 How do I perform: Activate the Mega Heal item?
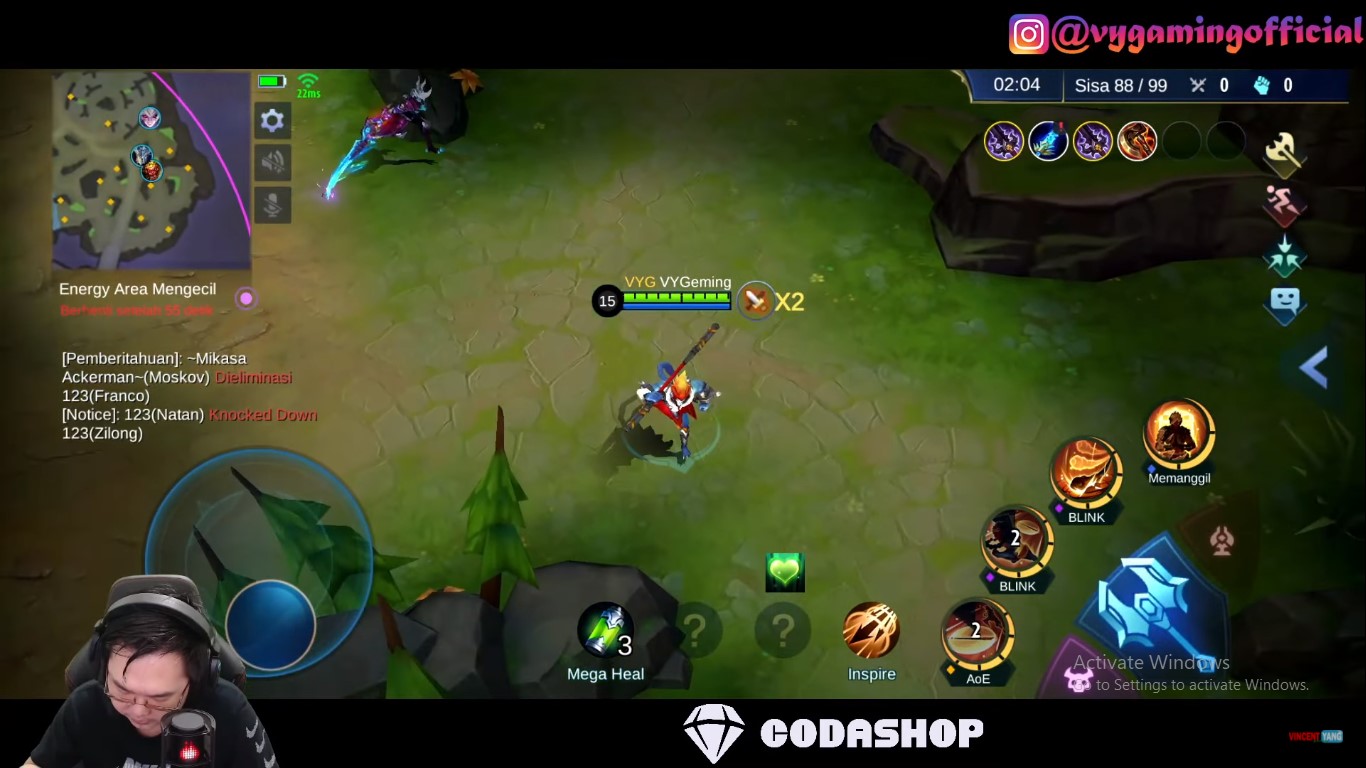point(606,630)
